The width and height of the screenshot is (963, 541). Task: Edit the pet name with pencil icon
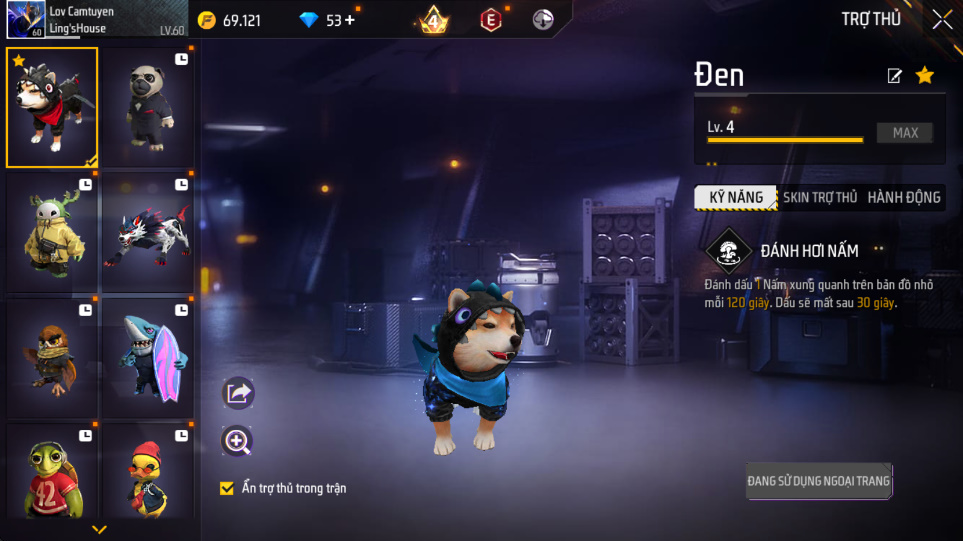[x=895, y=76]
